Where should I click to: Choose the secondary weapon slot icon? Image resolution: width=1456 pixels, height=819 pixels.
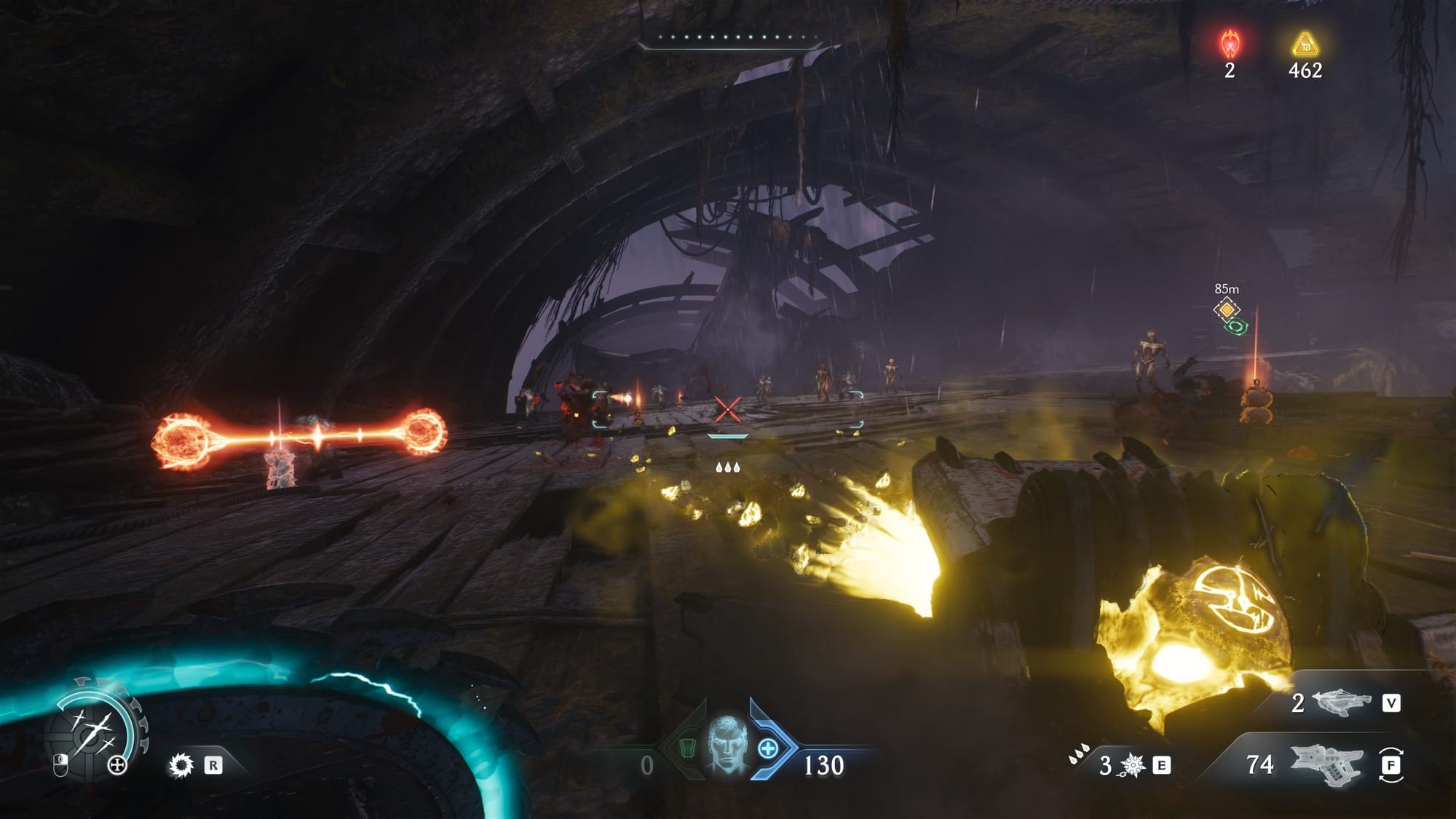click(x=1341, y=703)
